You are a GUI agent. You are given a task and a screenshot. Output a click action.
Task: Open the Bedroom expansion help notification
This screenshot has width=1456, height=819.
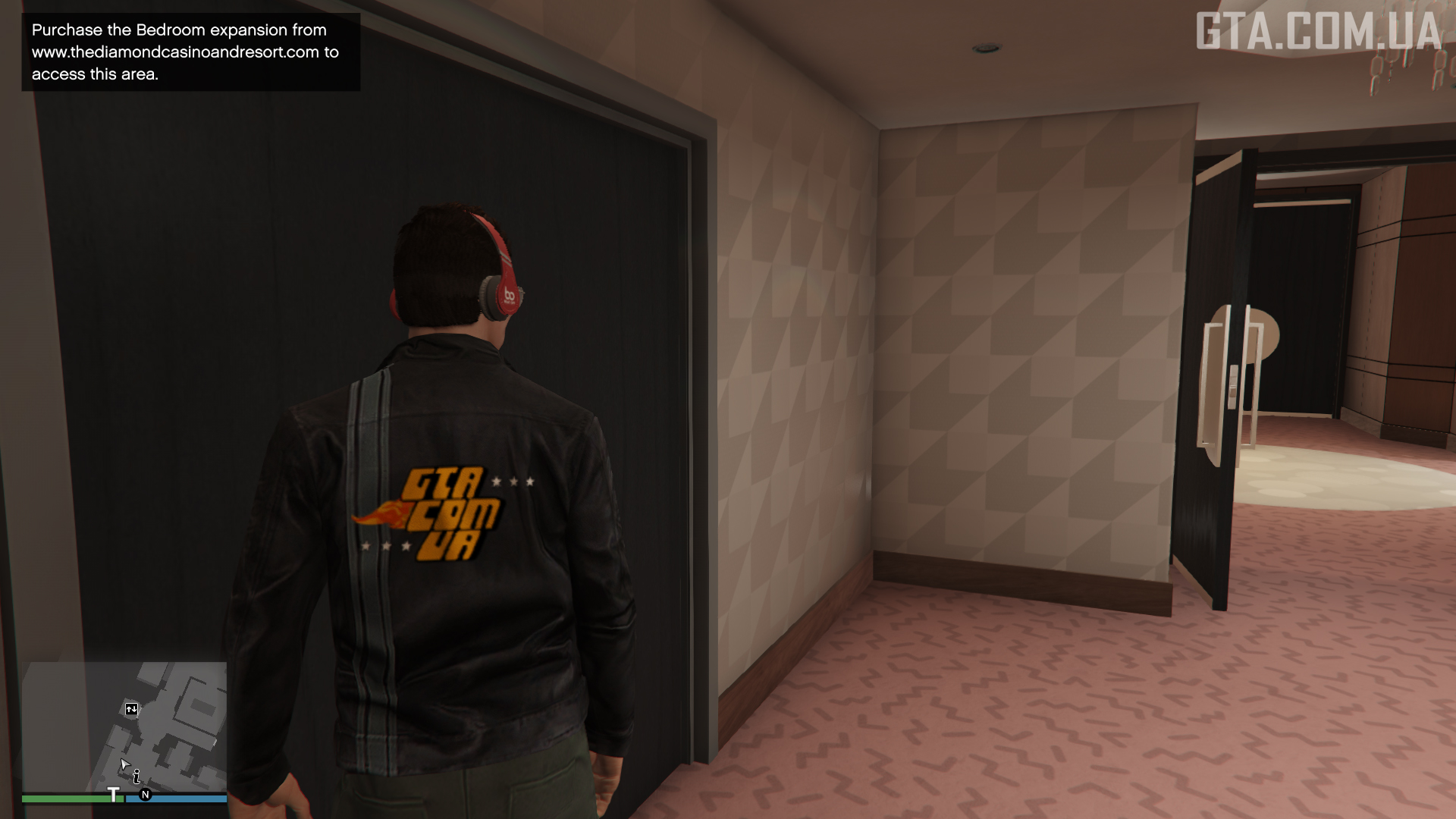coord(190,52)
